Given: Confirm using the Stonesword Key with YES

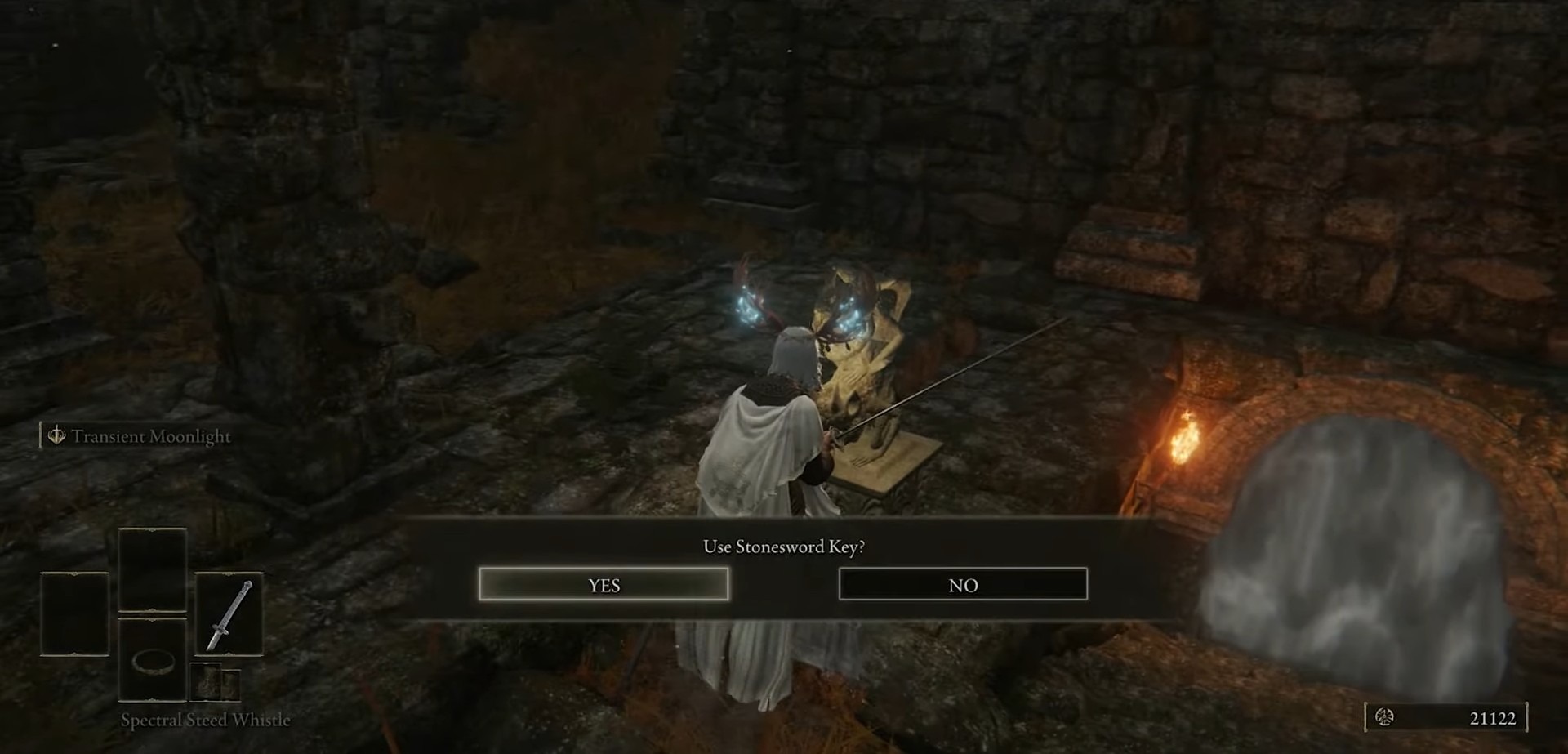Looking at the screenshot, I should point(604,585).
